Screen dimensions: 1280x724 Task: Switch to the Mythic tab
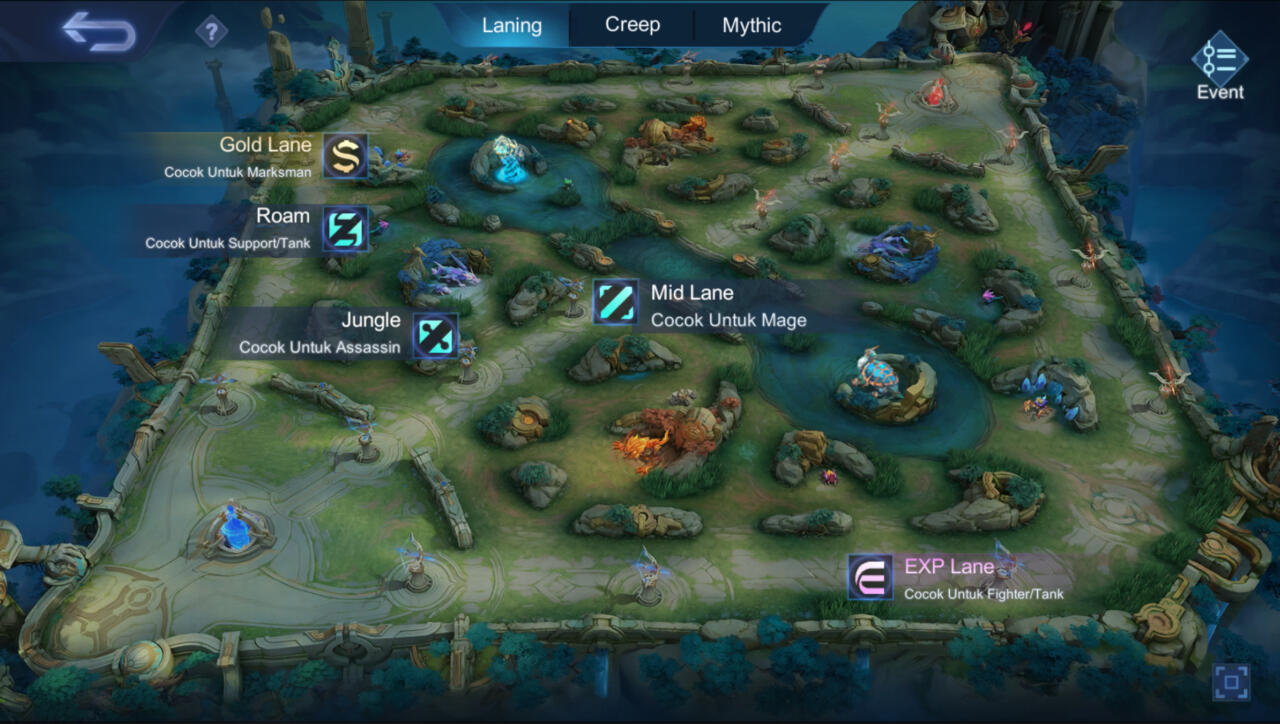click(751, 25)
